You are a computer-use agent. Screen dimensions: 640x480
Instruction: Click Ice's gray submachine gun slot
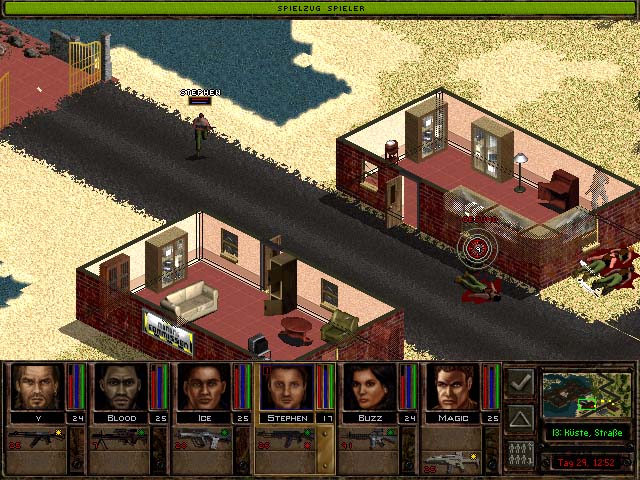pos(204,438)
